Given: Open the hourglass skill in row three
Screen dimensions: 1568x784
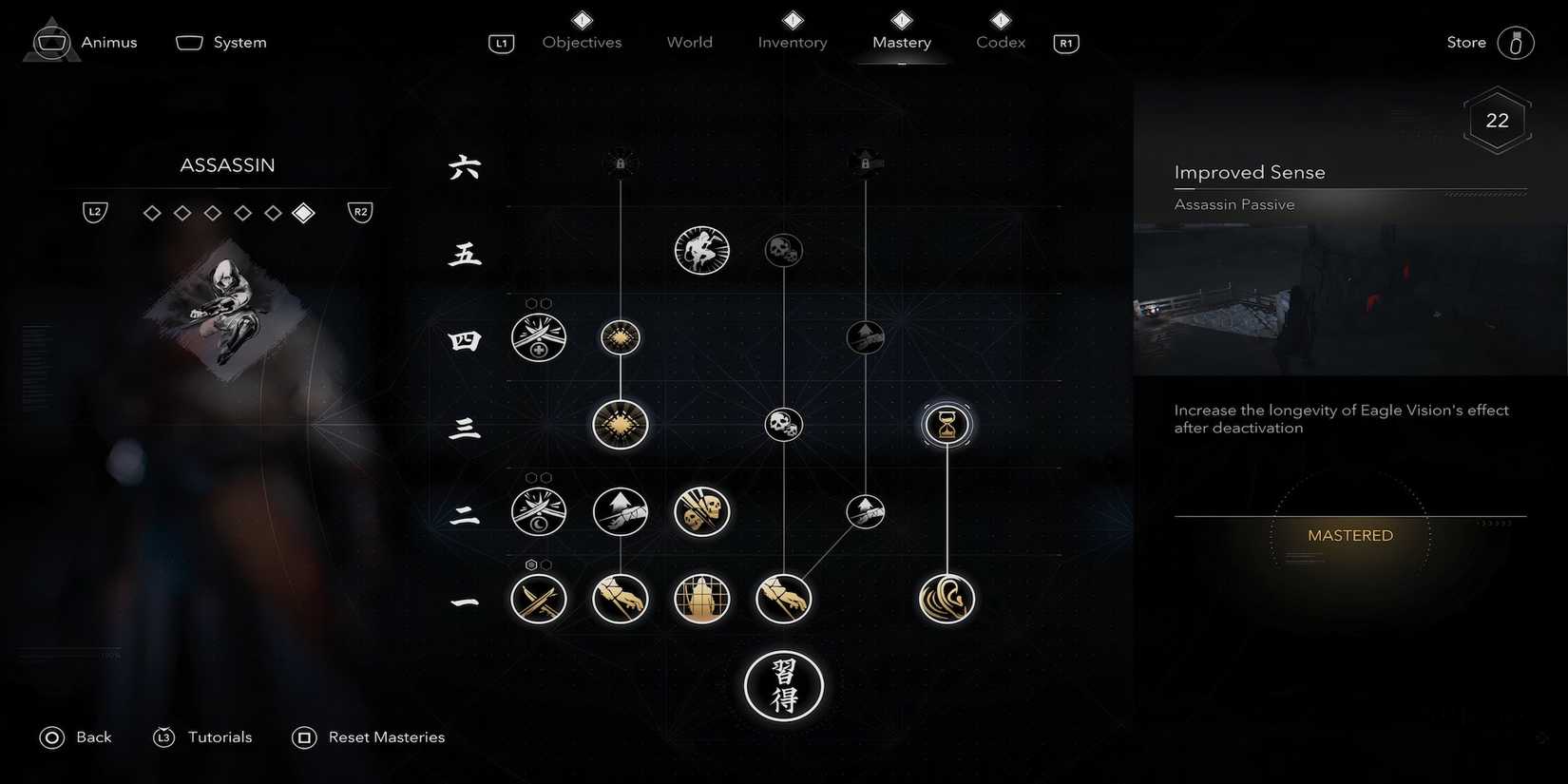Looking at the screenshot, I should point(947,425).
